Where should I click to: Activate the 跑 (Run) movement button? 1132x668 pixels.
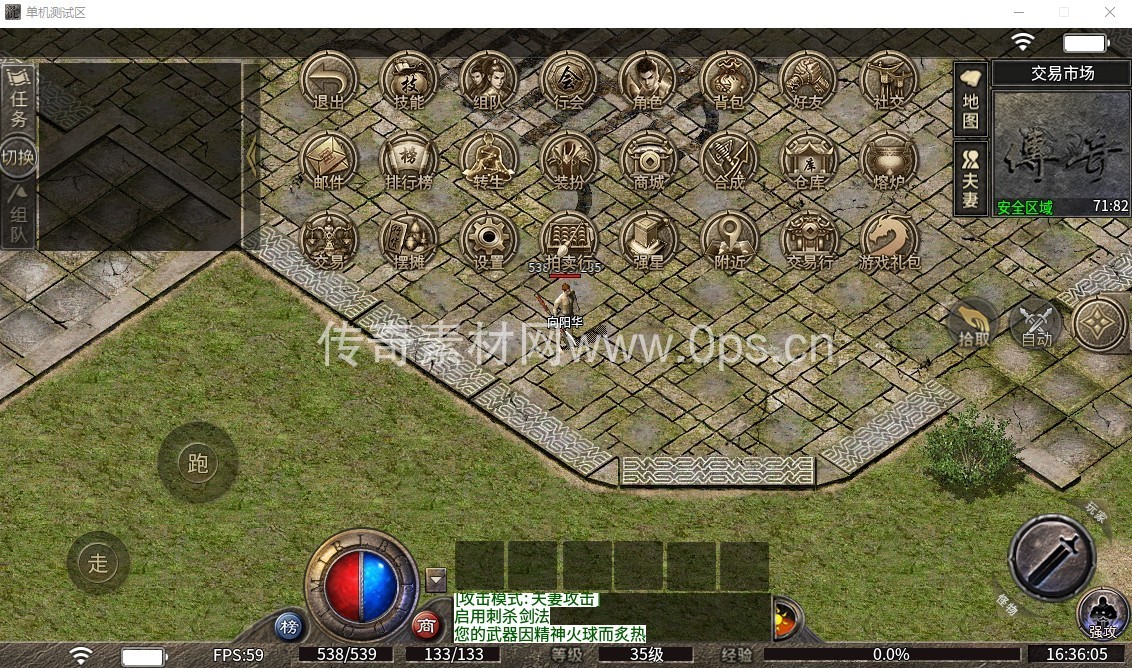coord(197,462)
